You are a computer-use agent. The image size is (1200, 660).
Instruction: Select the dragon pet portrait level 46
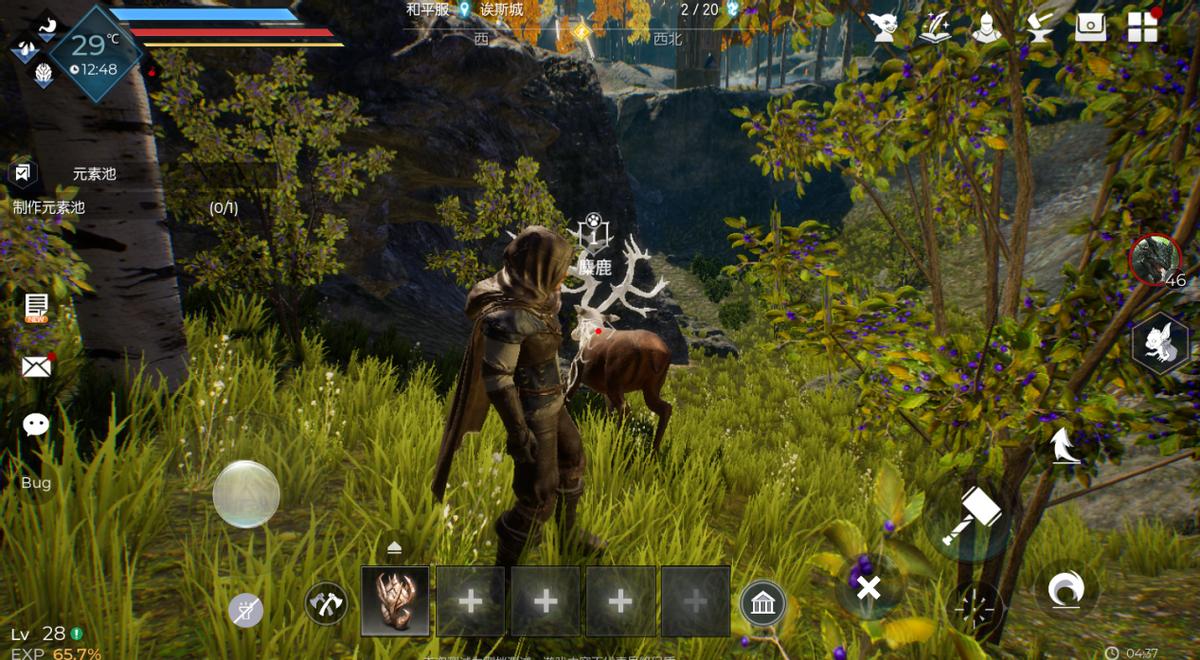[1155, 260]
